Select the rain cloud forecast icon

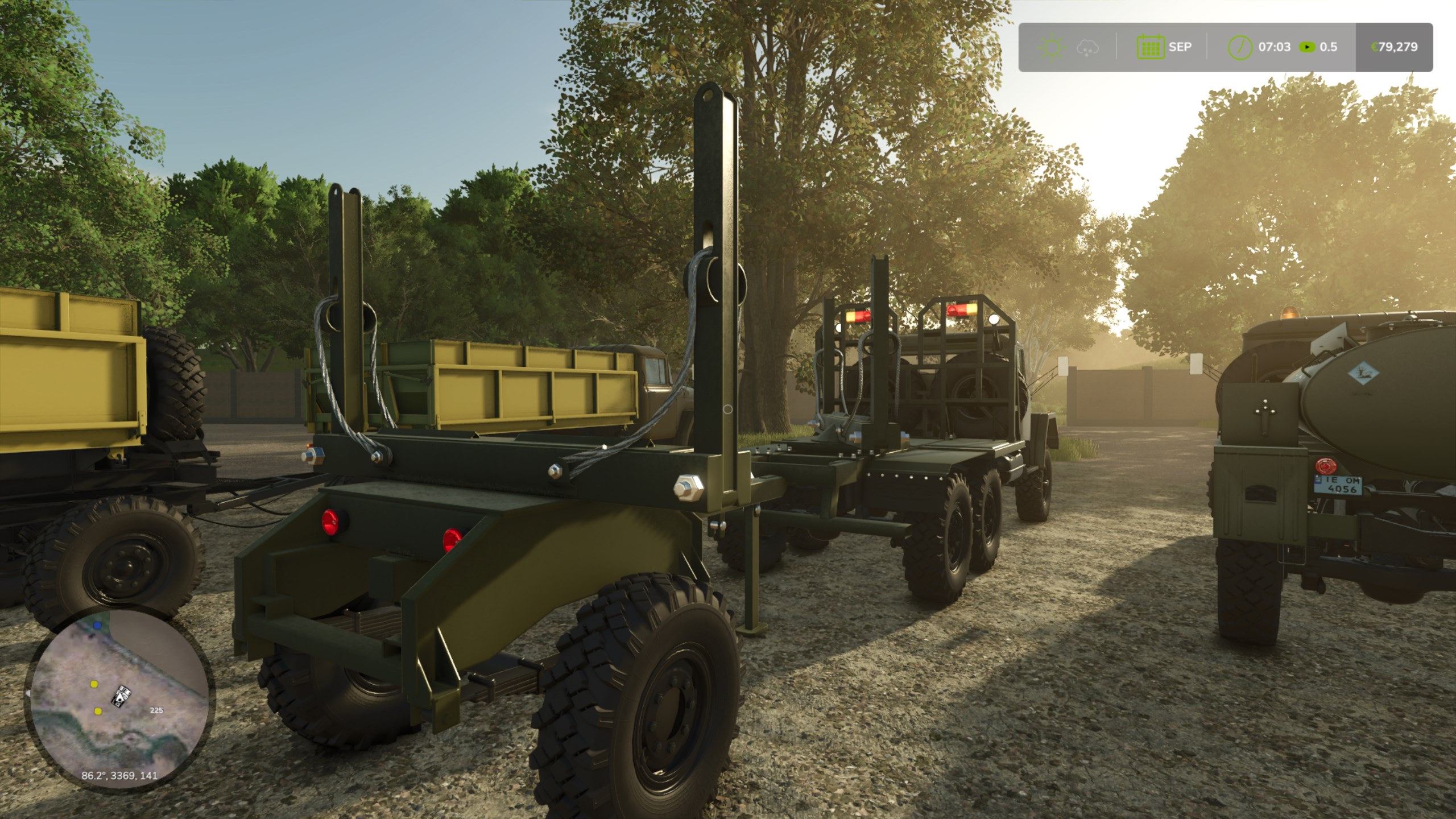pyautogui.click(x=1087, y=48)
